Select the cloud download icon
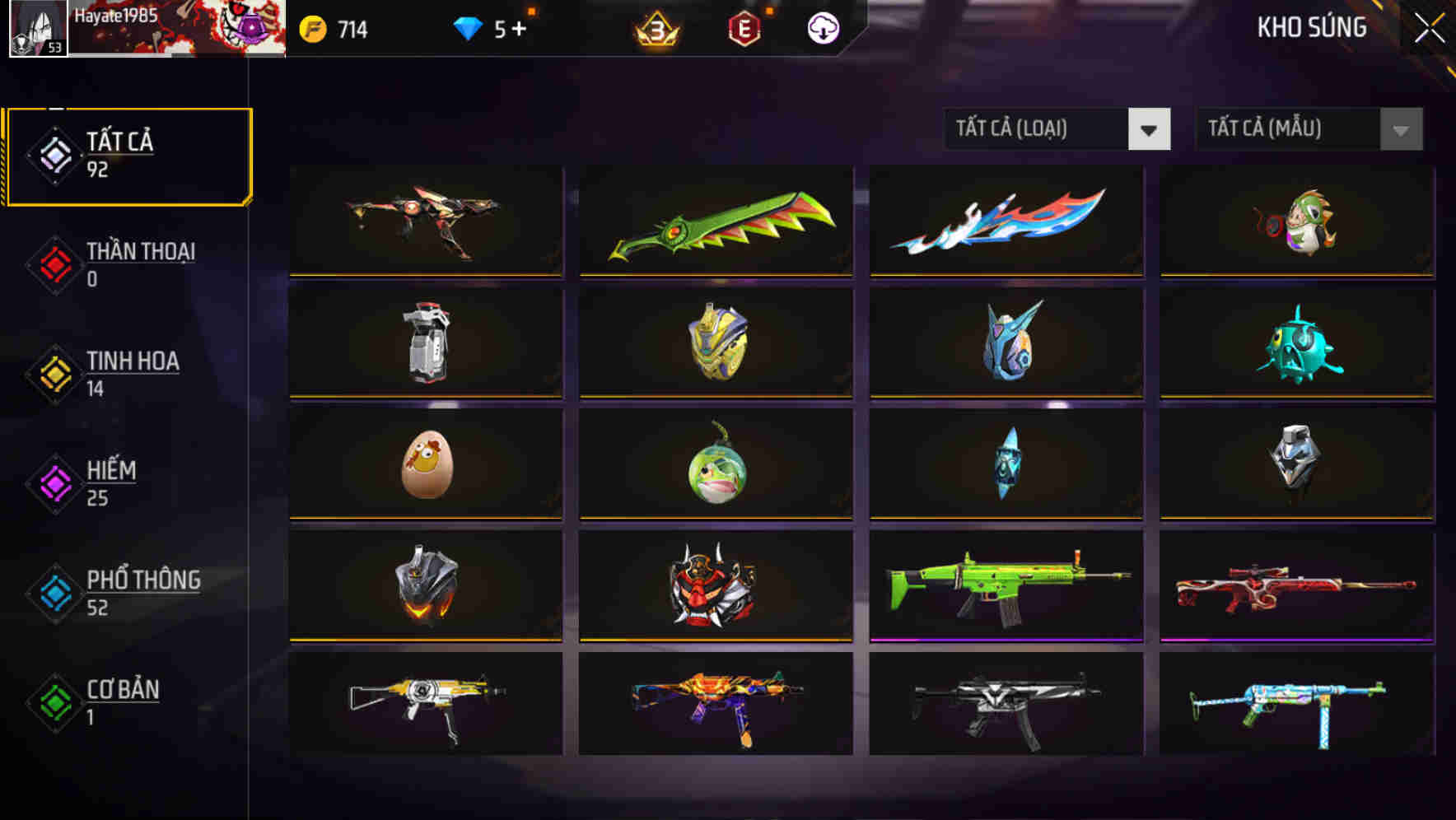The height and width of the screenshot is (820, 1456). point(821,28)
